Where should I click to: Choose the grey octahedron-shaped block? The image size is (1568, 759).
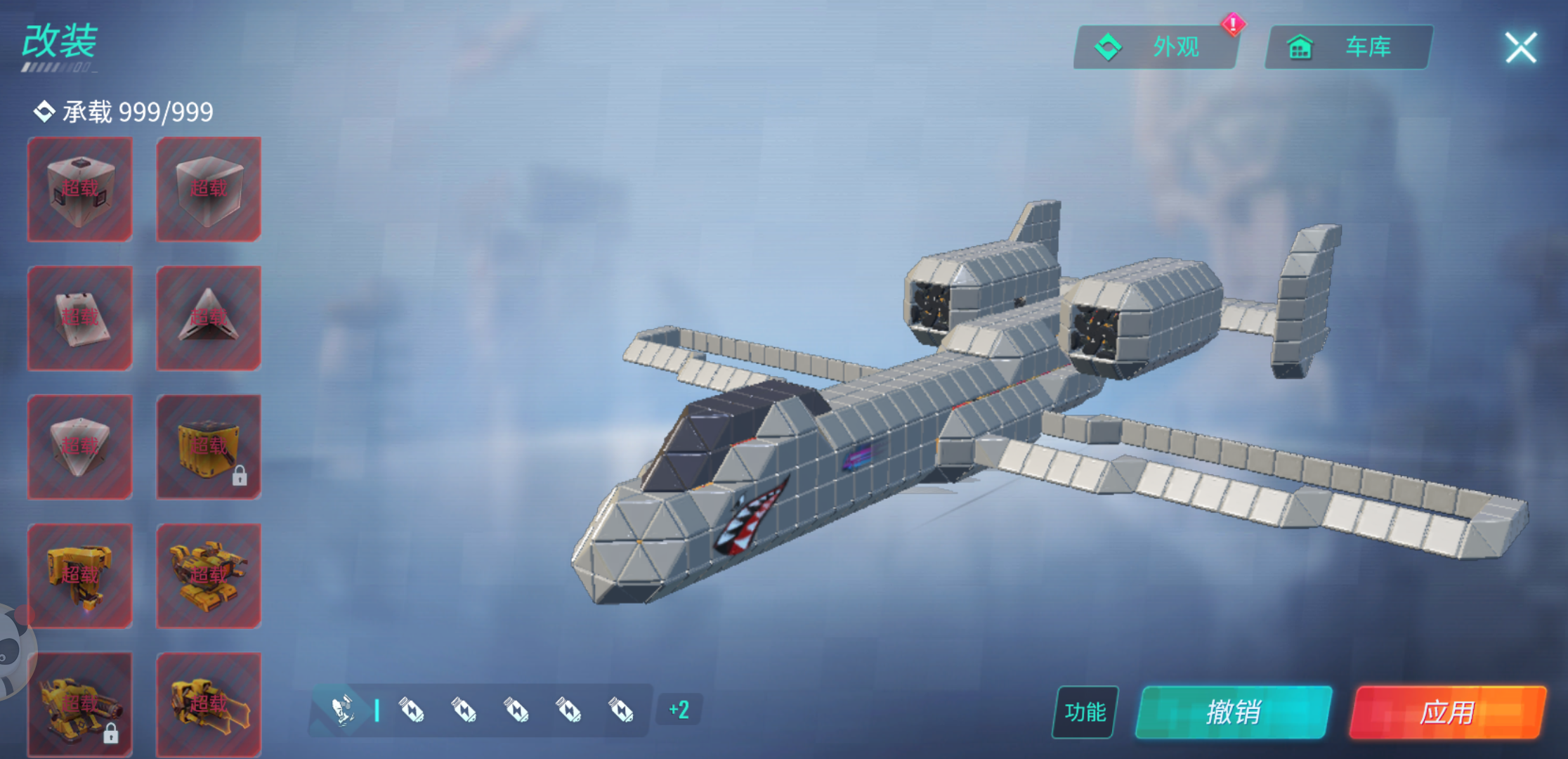click(x=80, y=447)
